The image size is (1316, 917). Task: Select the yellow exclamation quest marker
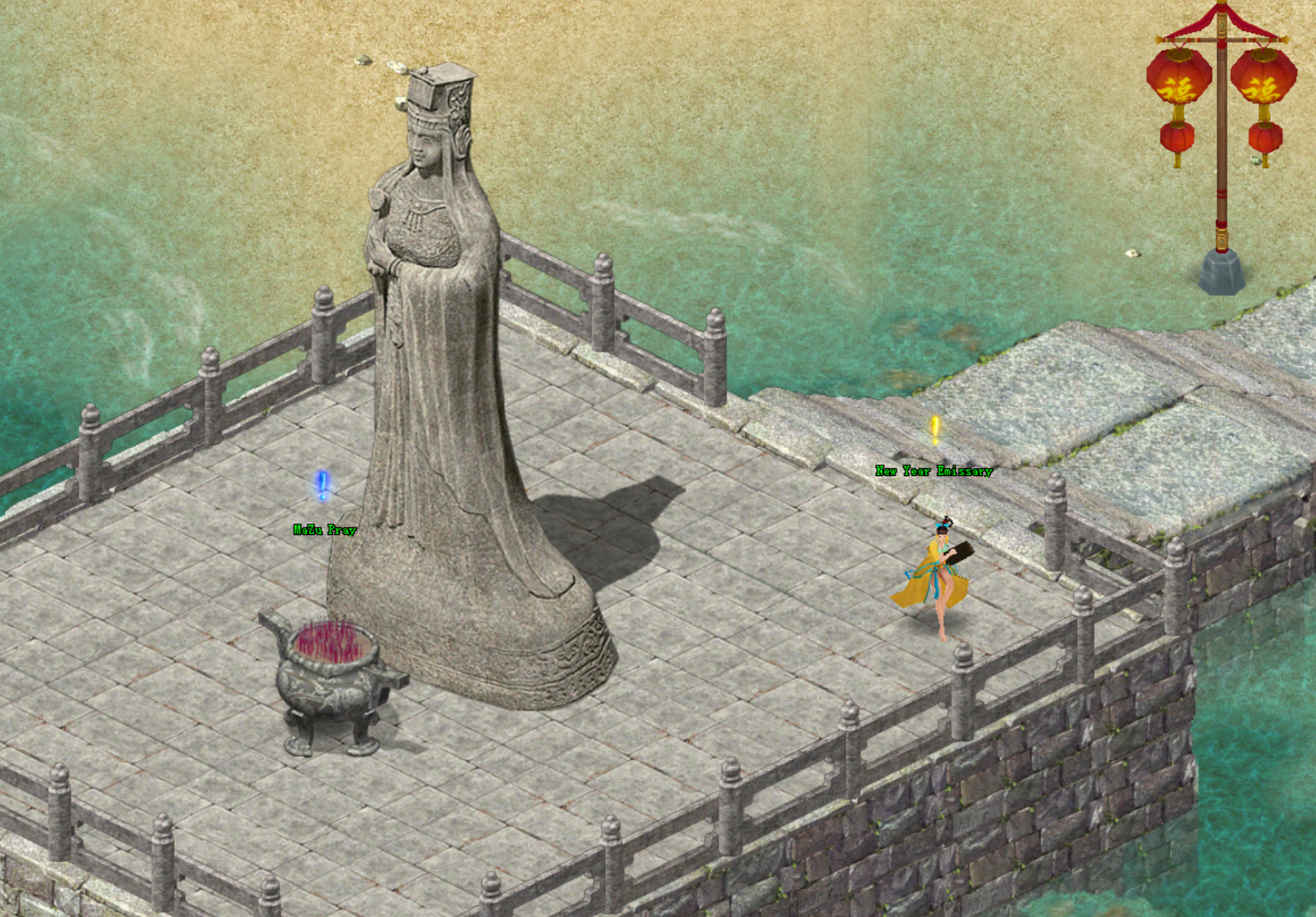(935, 430)
